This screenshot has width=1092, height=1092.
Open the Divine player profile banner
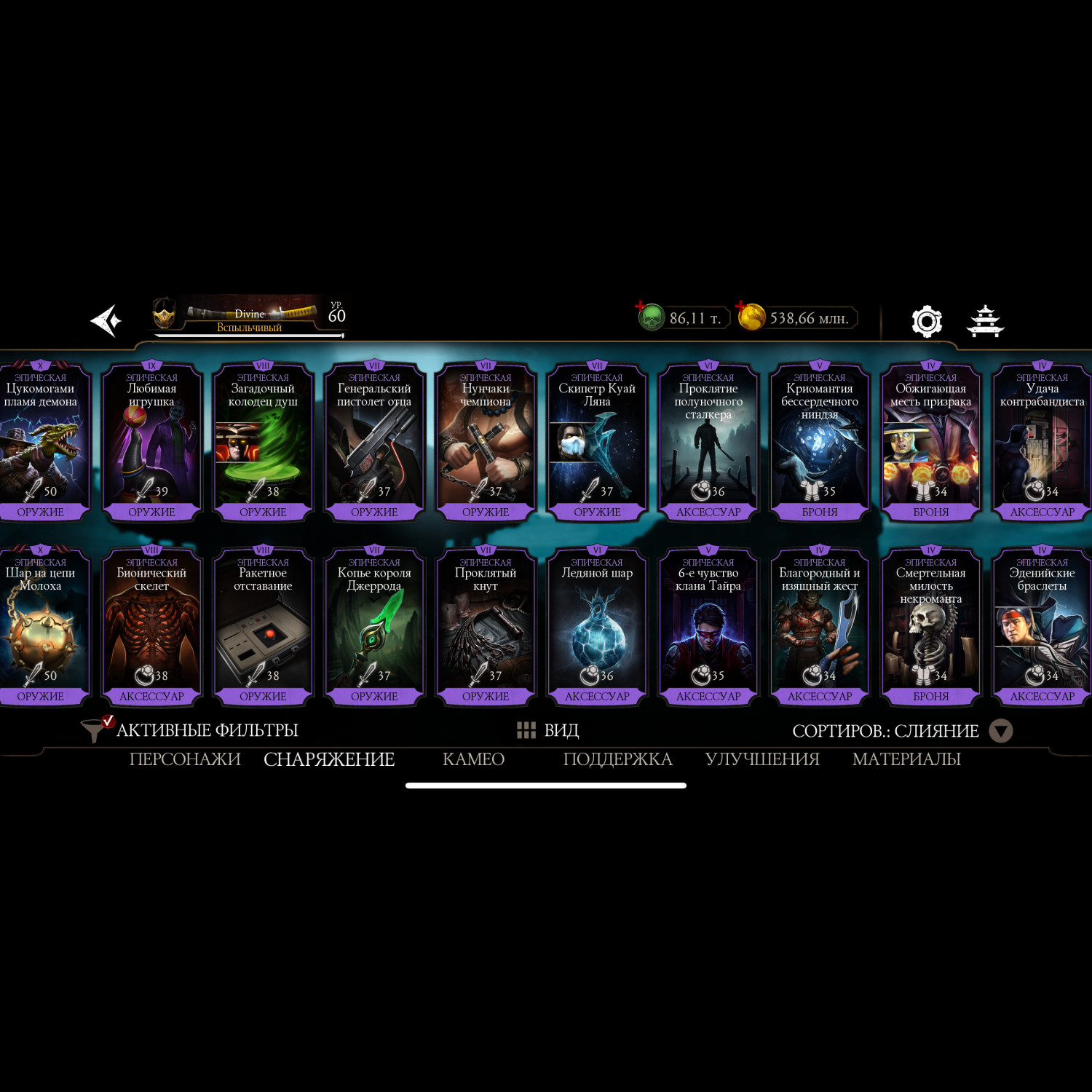tap(249, 318)
